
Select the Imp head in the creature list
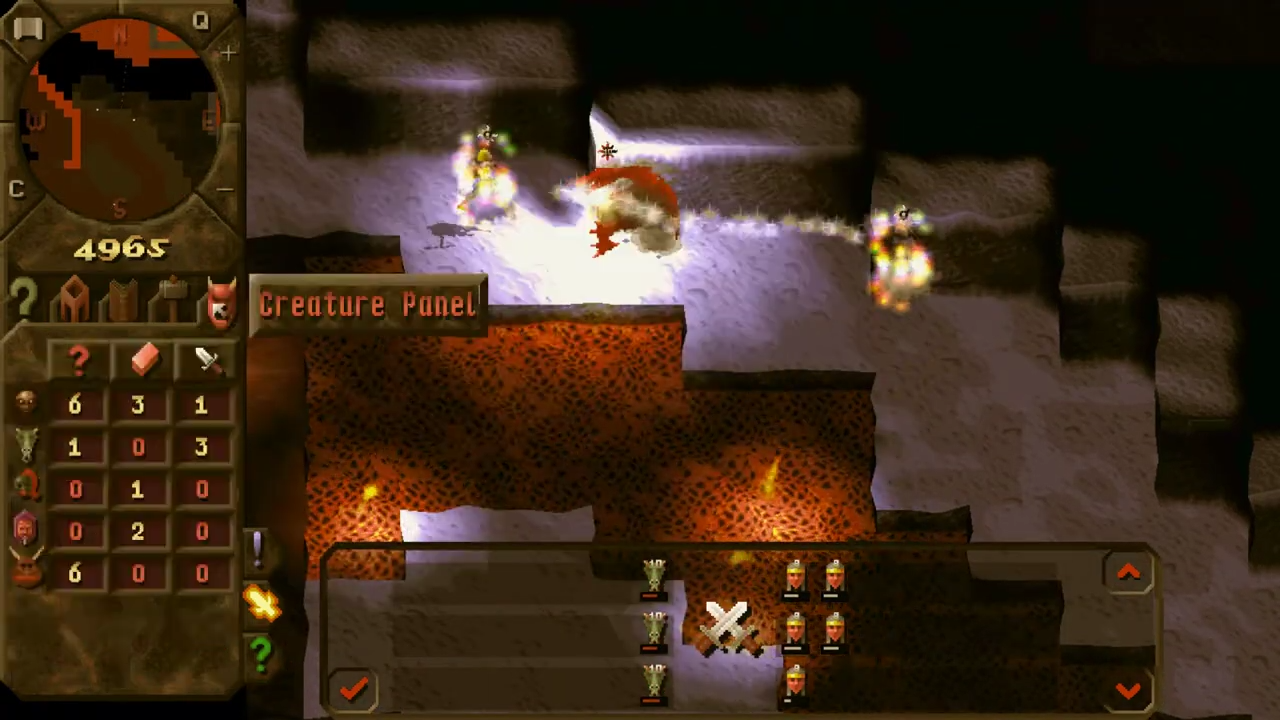coord(25,403)
